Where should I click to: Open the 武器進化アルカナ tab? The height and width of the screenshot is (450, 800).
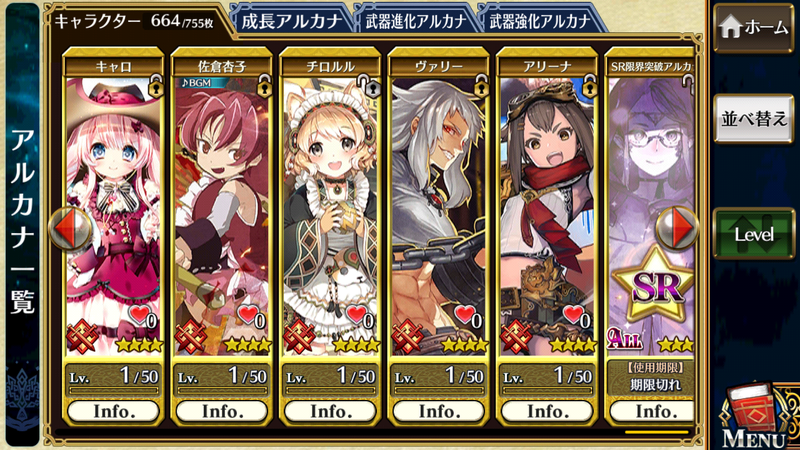[413, 19]
